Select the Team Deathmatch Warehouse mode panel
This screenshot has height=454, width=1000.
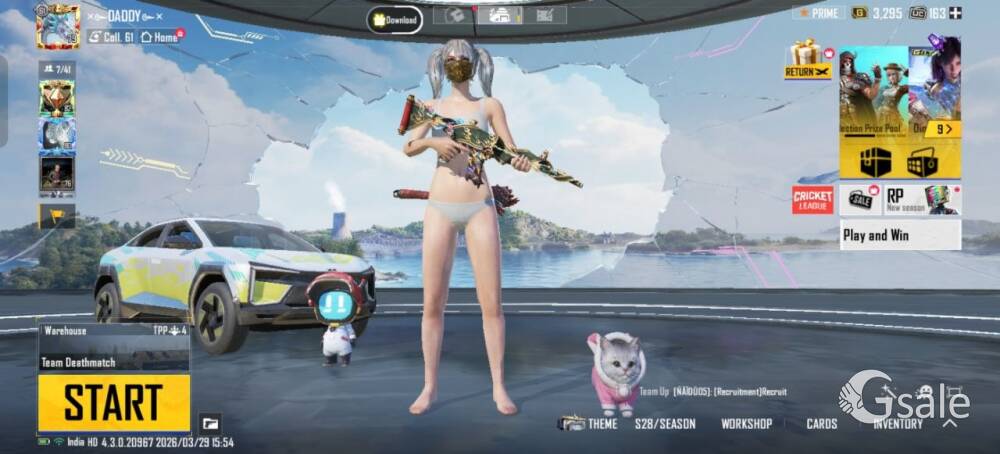tap(114, 346)
